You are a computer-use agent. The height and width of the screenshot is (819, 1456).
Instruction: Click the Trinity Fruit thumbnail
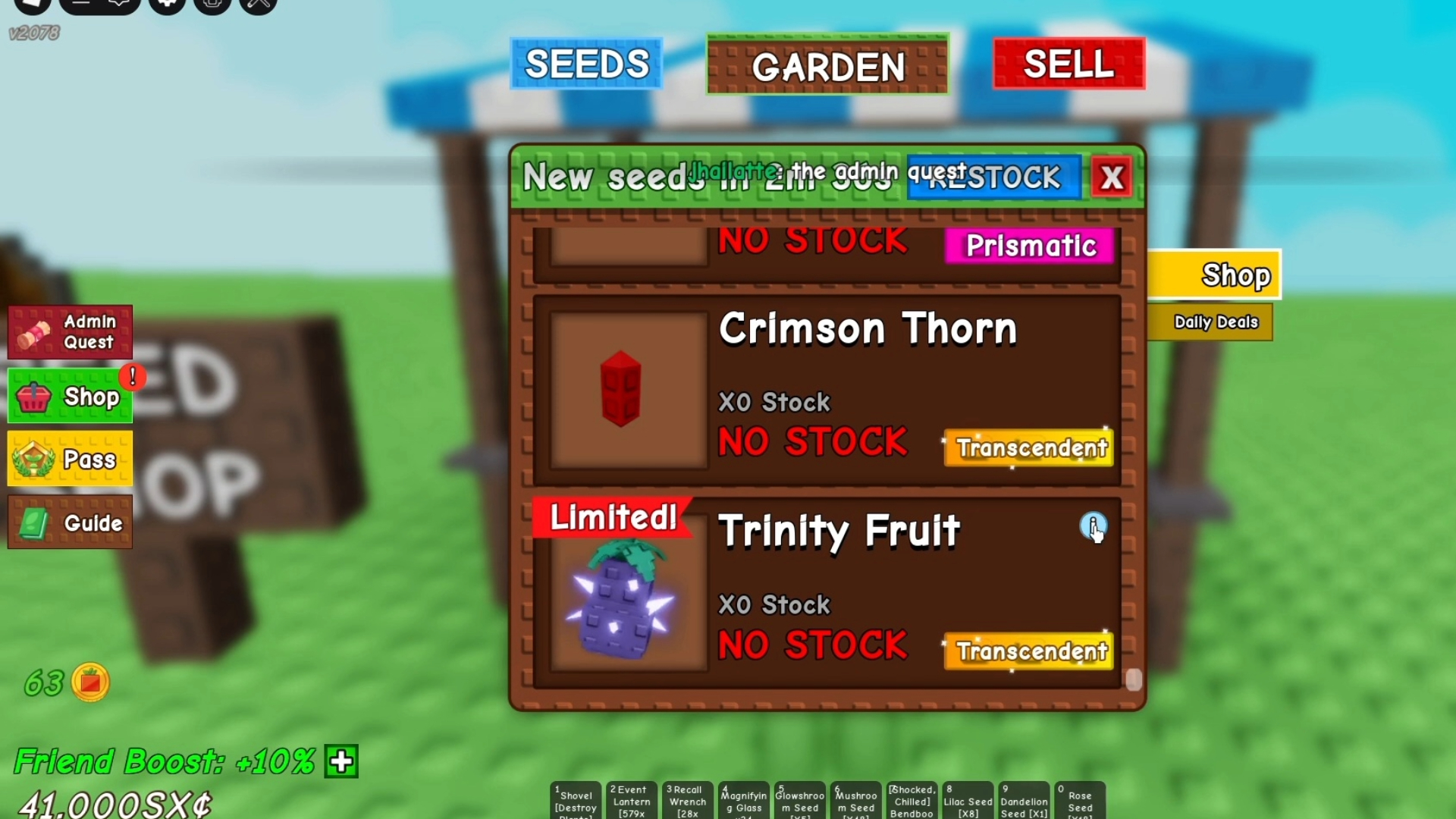[623, 603]
